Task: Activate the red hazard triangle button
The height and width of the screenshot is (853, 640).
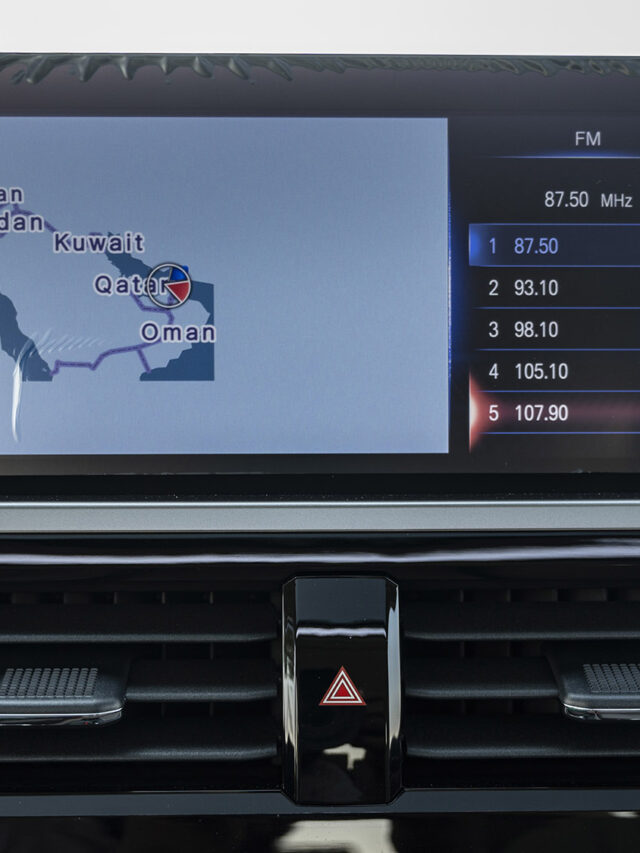Action: (x=342, y=687)
